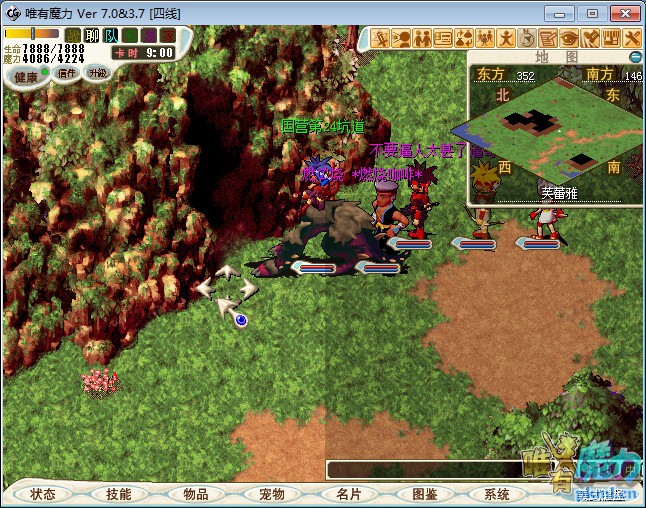The image size is (646, 508).
Task: Click the chat input bar
Action: point(420,469)
